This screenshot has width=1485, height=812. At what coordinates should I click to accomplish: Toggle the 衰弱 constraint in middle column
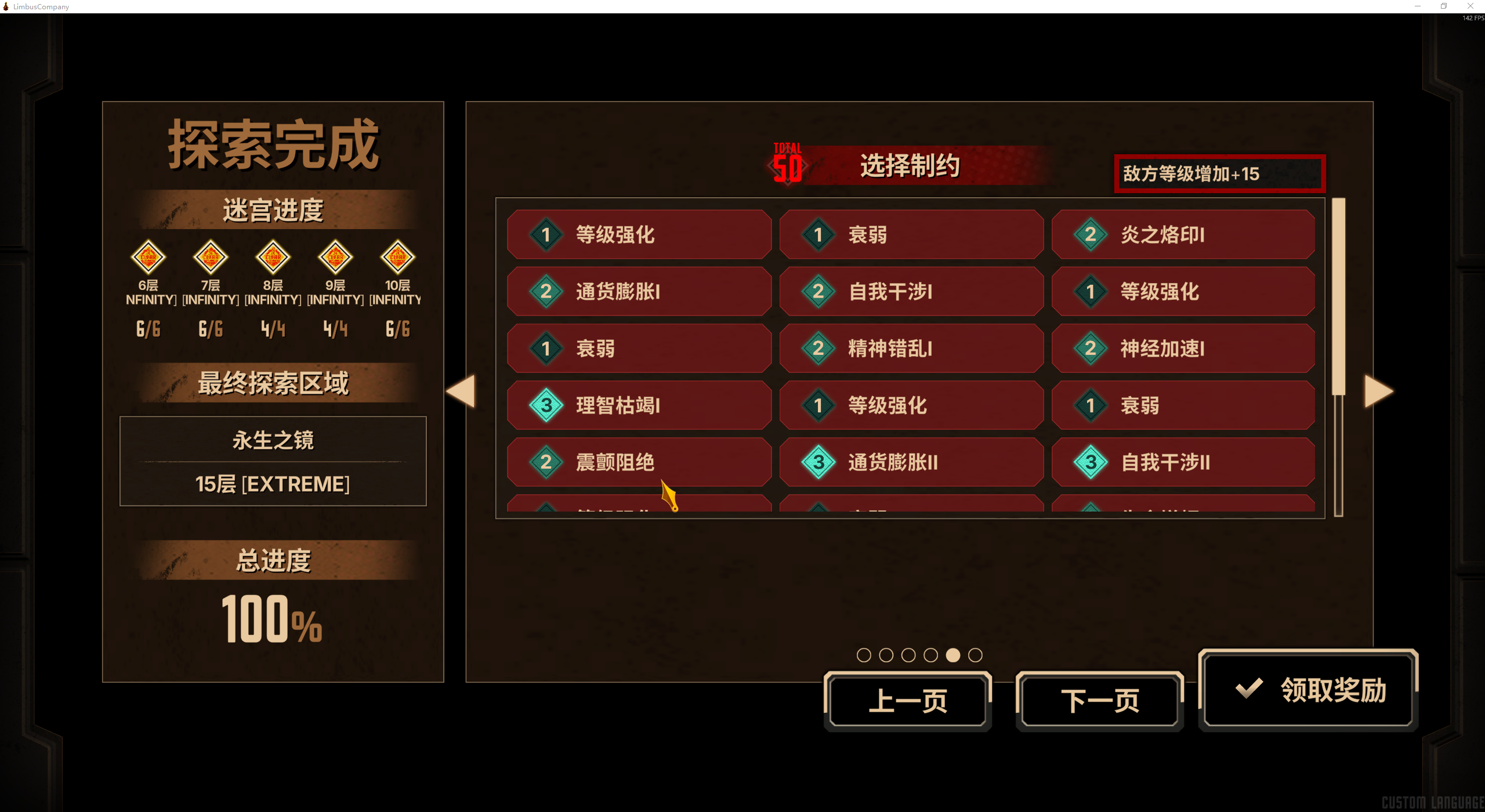[911, 235]
